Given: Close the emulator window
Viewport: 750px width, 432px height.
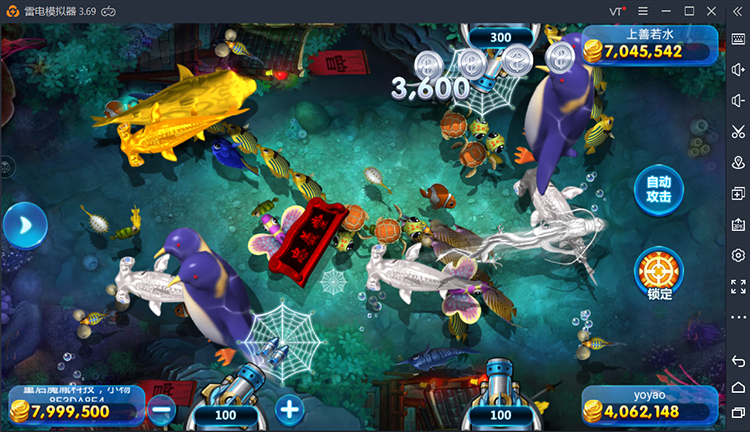Looking at the screenshot, I should [x=712, y=10].
